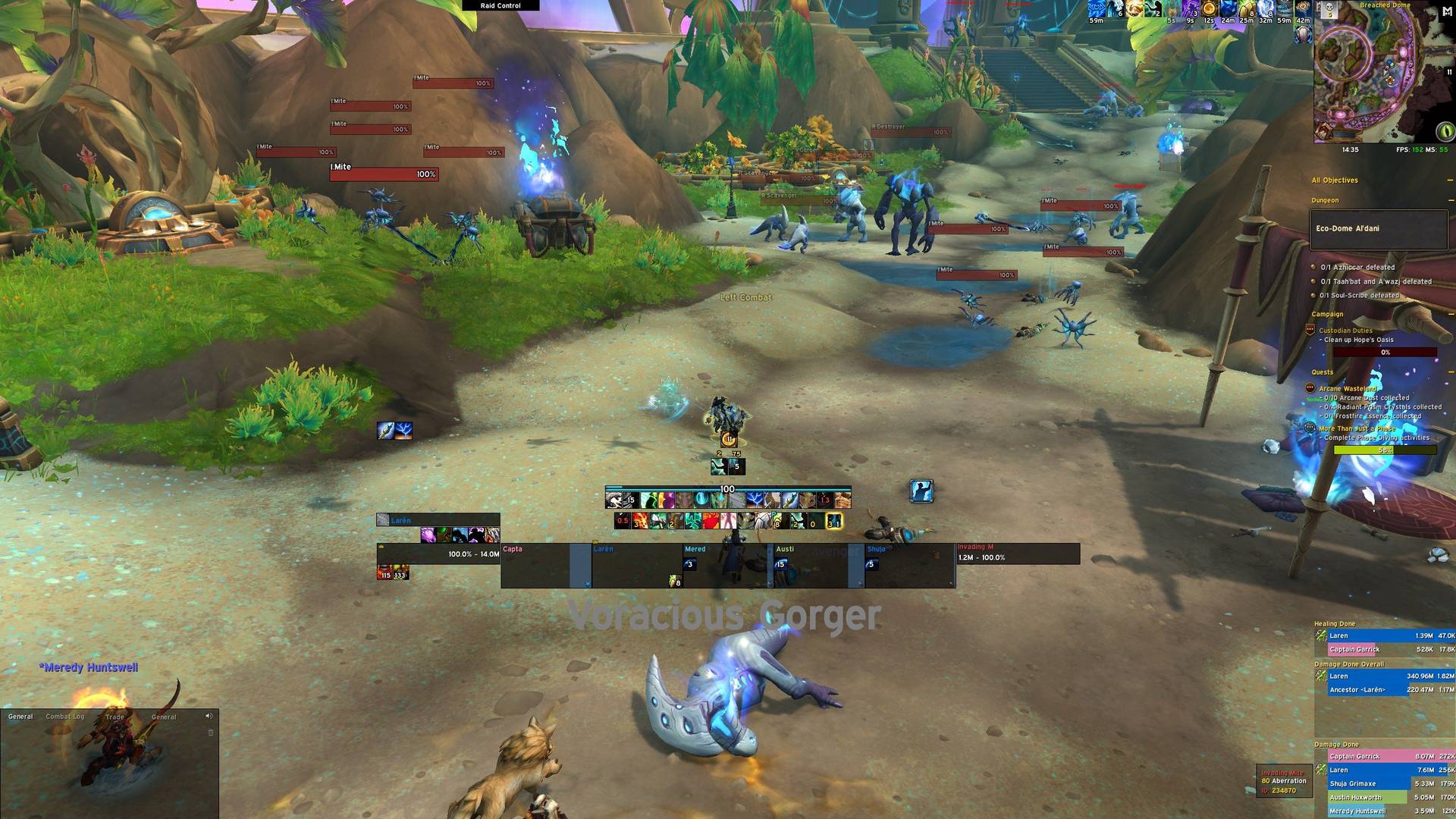The width and height of the screenshot is (1456, 819).
Task: Click the skull death counter icon
Action: 1328,10
